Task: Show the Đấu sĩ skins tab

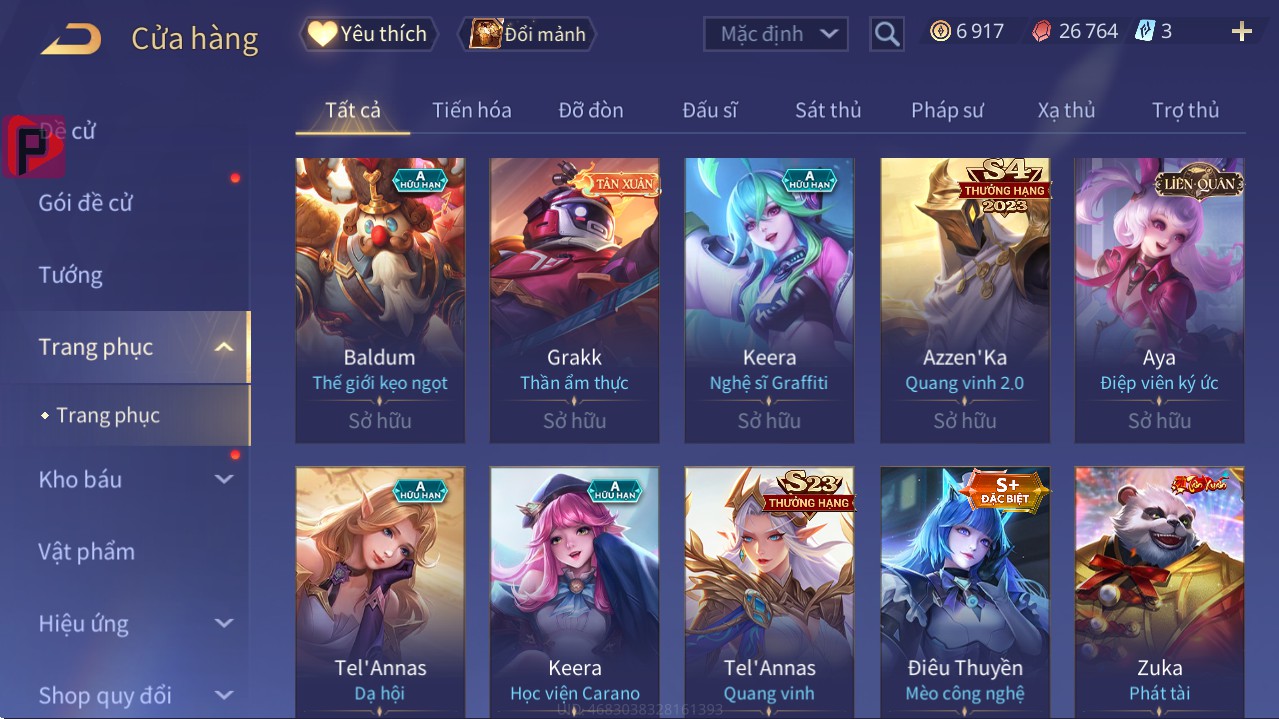Action: pos(710,110)
